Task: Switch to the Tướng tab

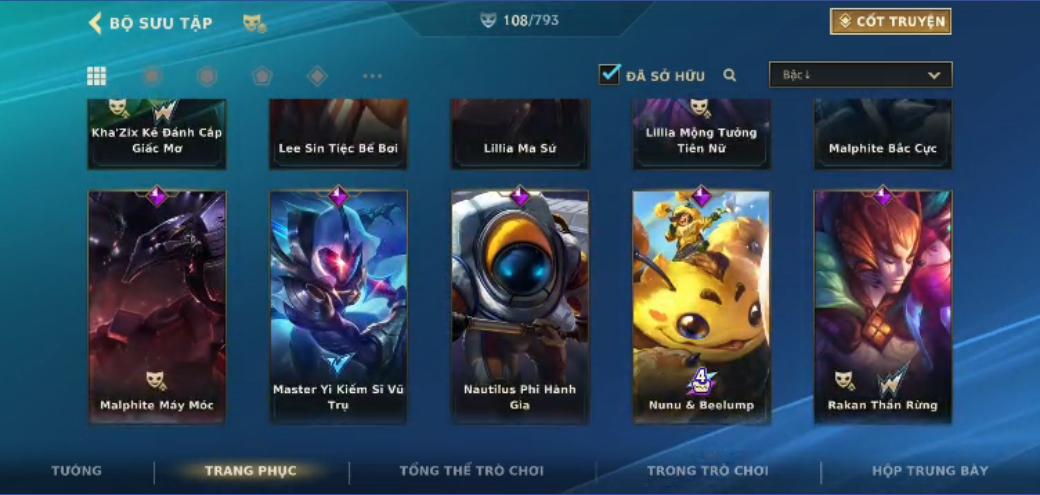Action: [77, 471]
